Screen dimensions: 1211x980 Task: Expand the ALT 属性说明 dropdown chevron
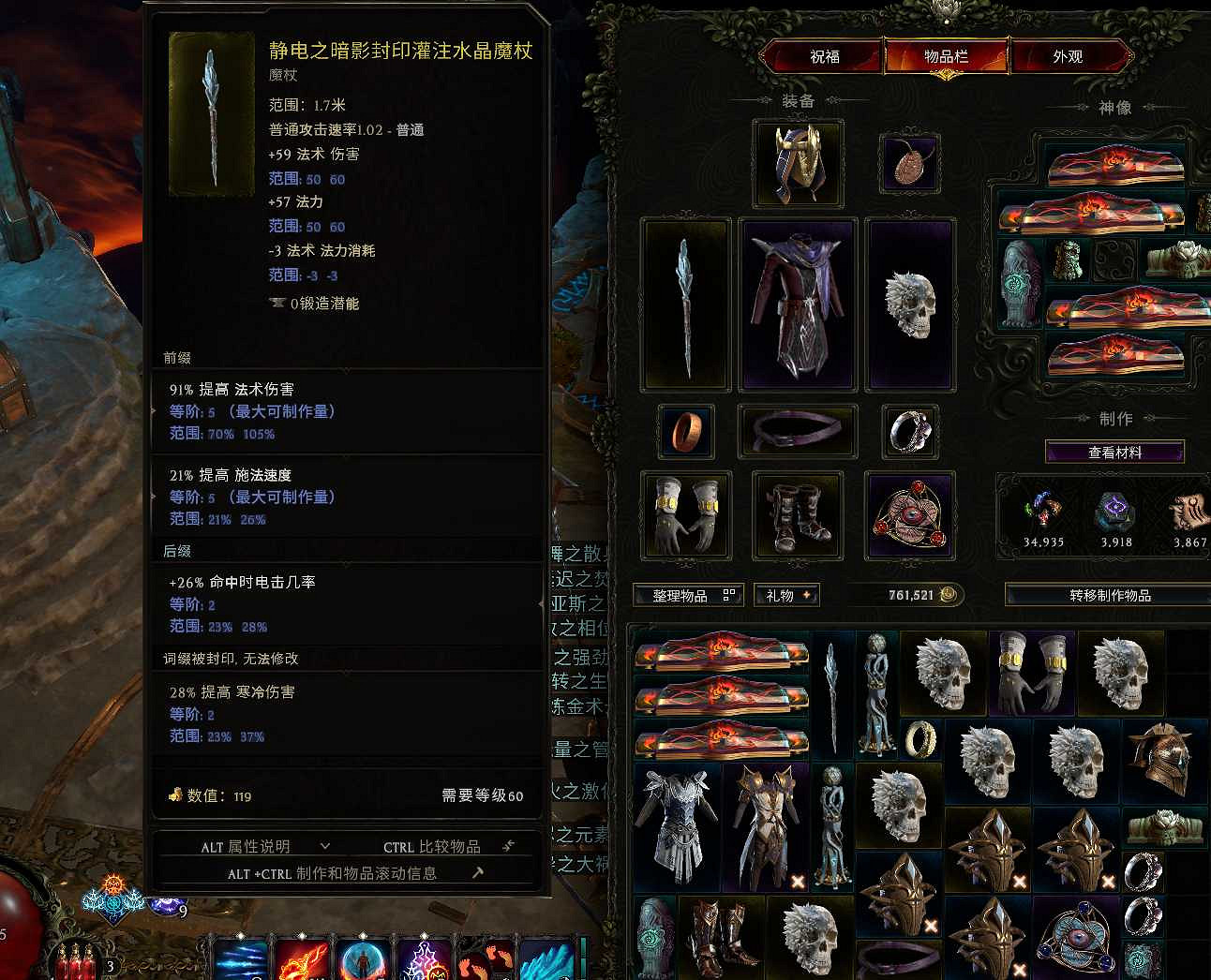click(325, 846)
